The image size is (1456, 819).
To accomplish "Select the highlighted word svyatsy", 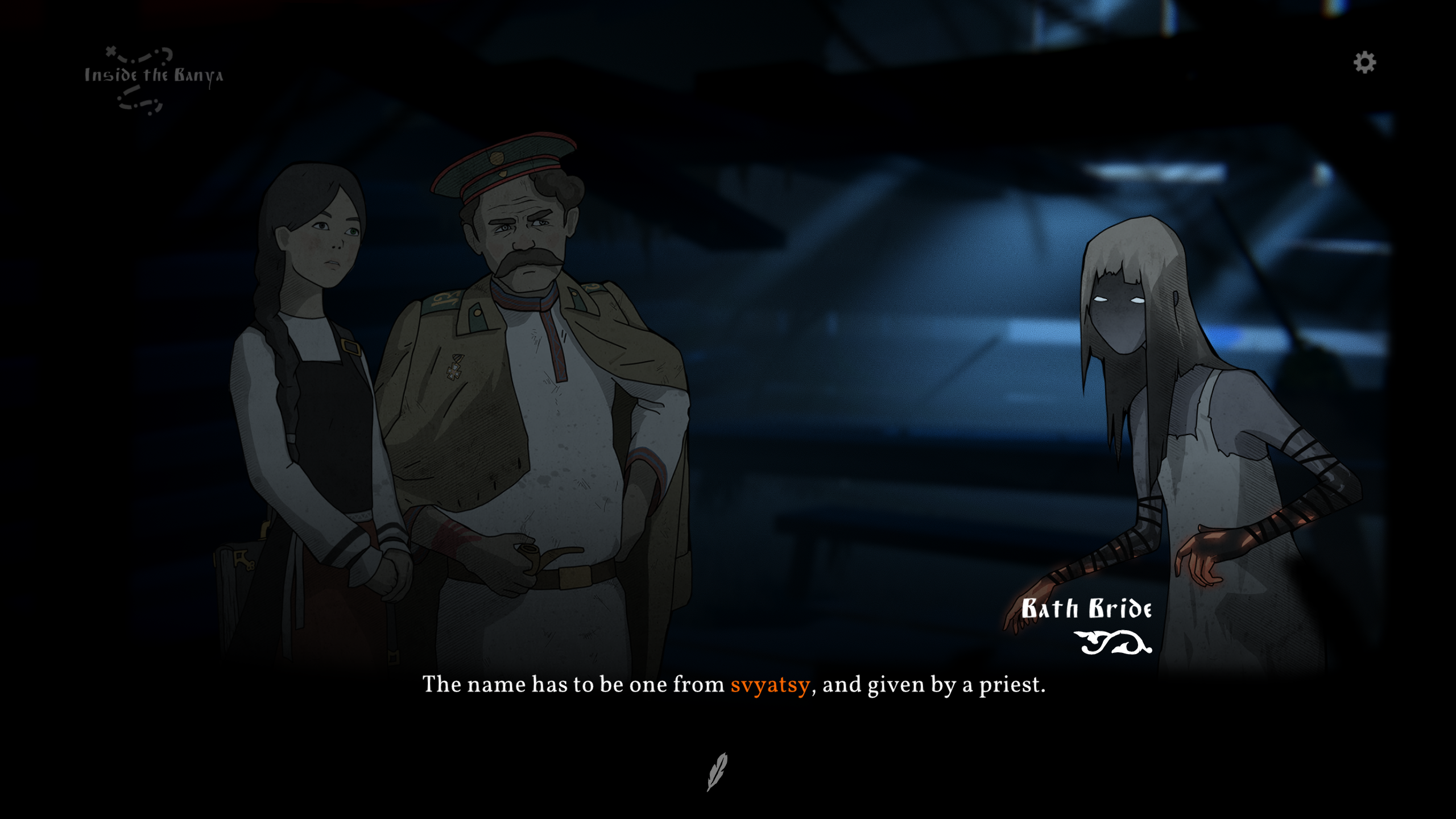I will tap(770, 685).
